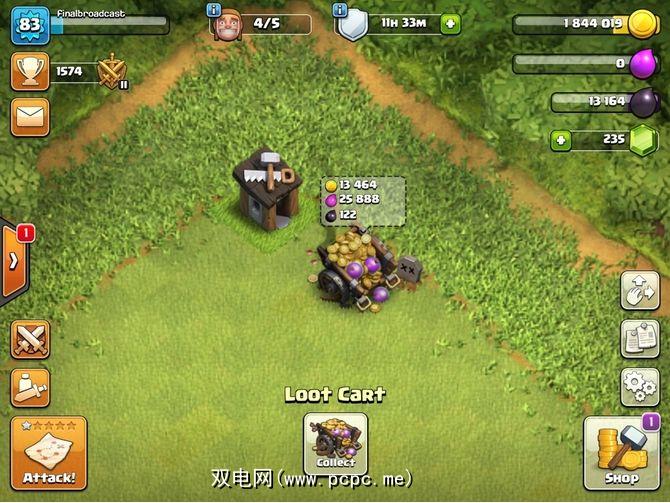Open the layout editor notebook button

tap(639, 339)
